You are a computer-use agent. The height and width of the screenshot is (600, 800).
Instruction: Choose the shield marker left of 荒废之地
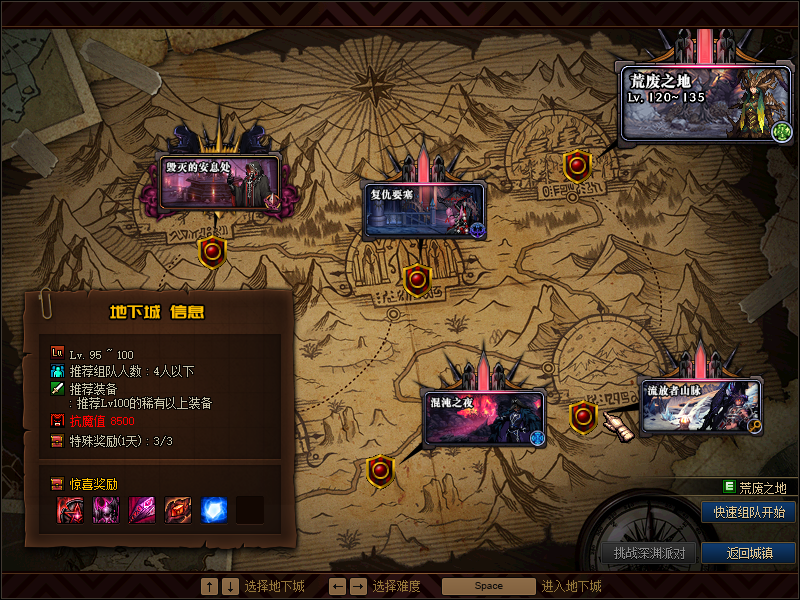point(577,165)
